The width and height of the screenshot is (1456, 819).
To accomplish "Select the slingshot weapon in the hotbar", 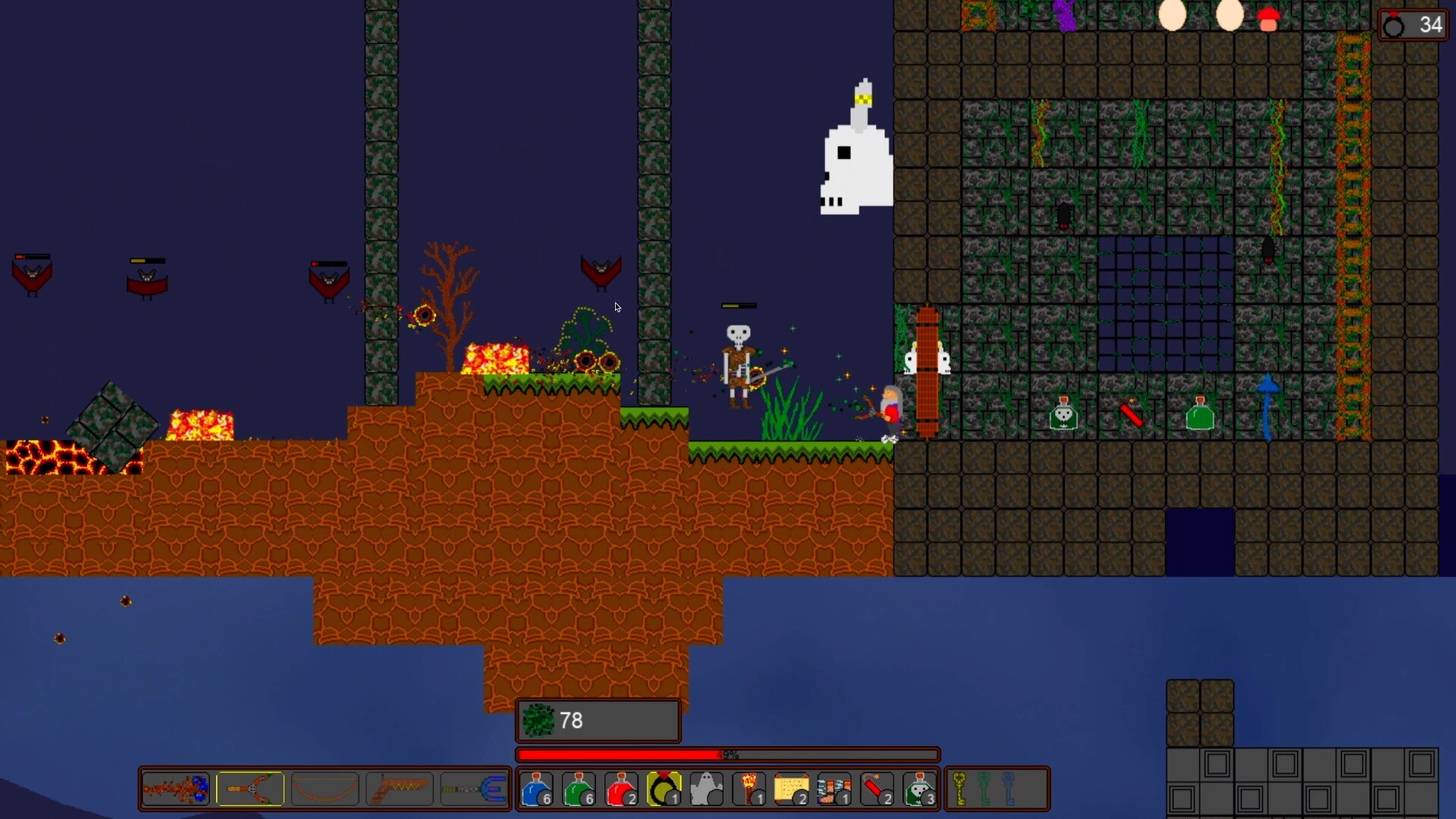I will pyautogui.click(x=250, y=789).
